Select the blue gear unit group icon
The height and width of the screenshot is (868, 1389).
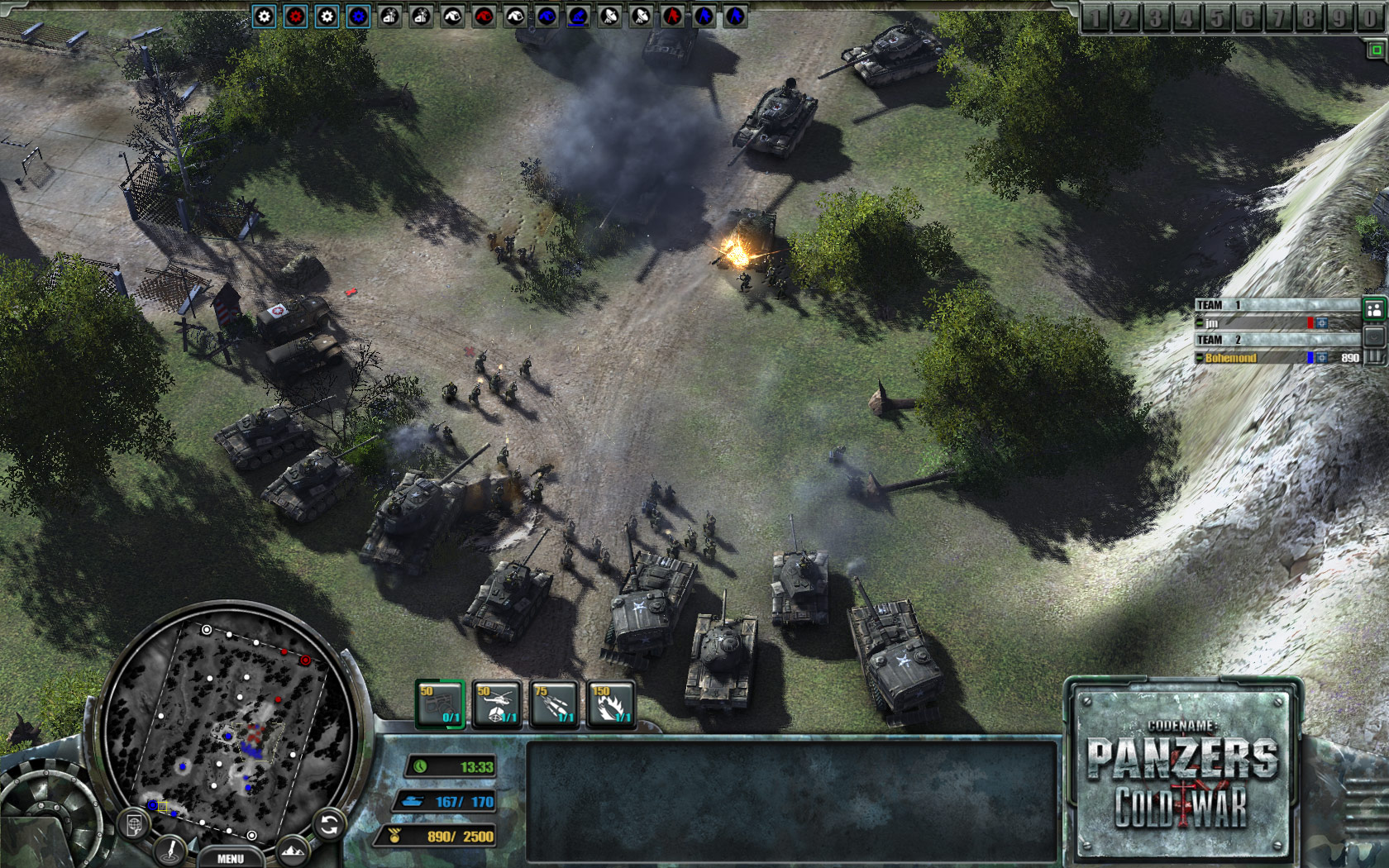357,15
